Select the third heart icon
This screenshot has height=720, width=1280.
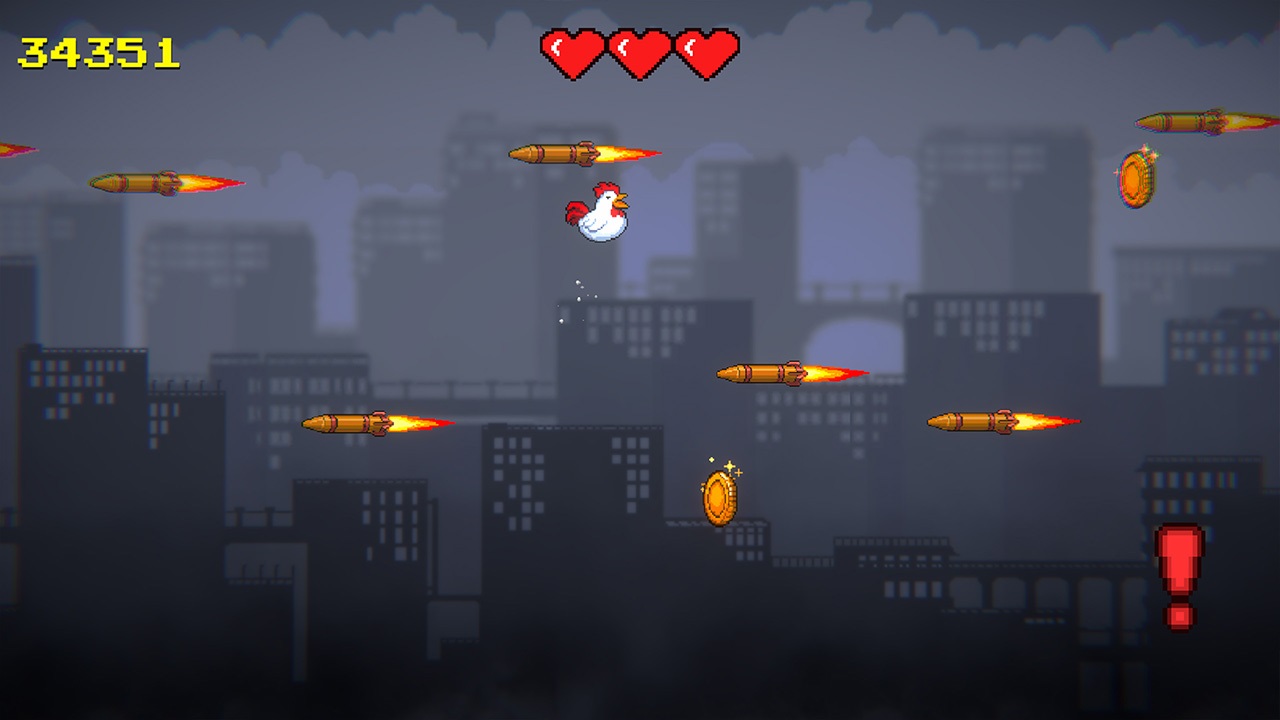707,50
